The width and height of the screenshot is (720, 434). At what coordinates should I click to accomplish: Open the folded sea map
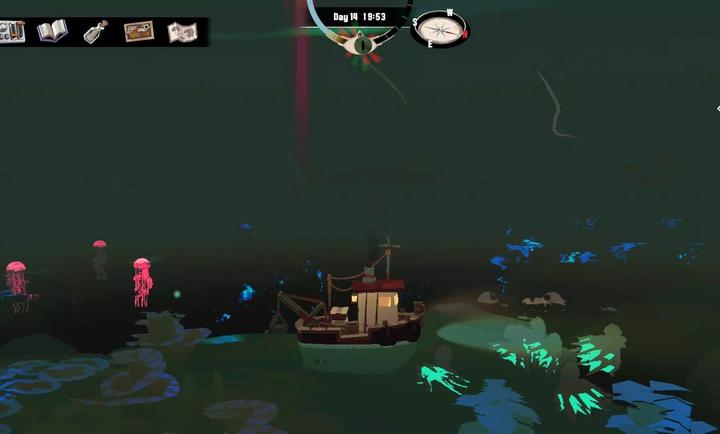point(182,32)
